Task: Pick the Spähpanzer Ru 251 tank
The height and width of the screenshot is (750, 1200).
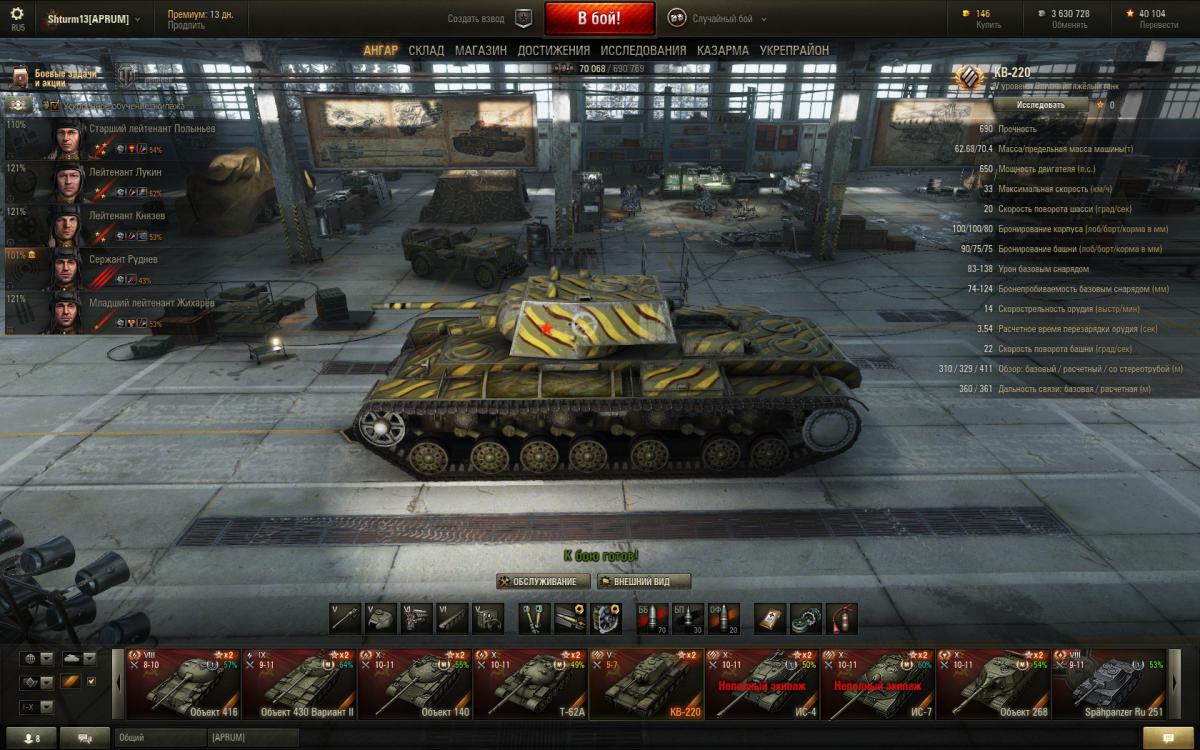Action: [x=1108, y=684]
